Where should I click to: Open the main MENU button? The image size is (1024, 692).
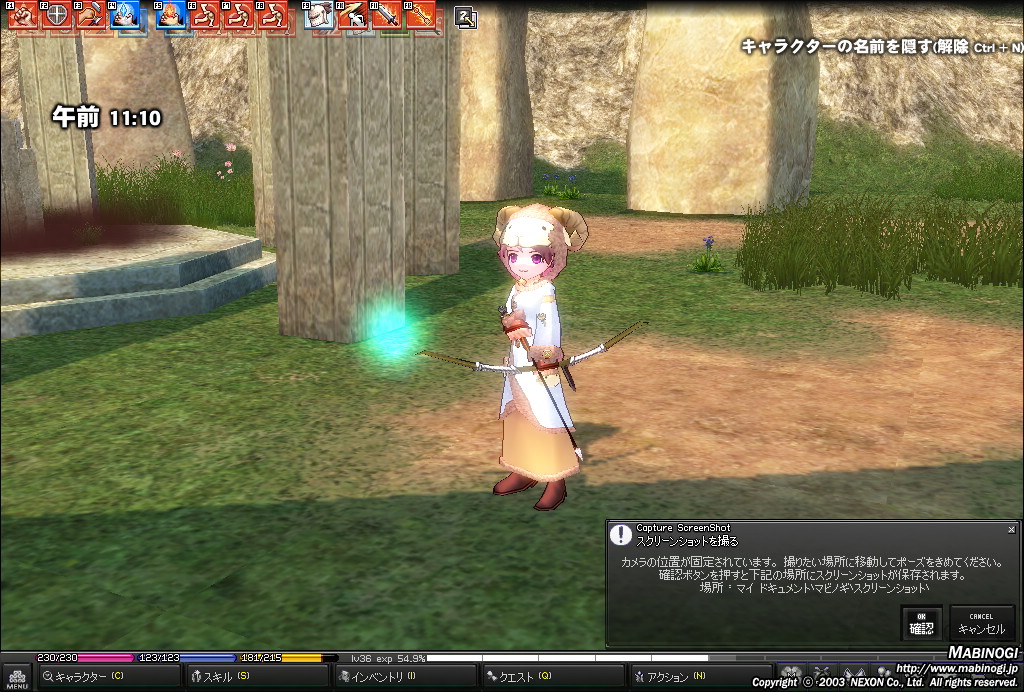[x=17, y=678]
